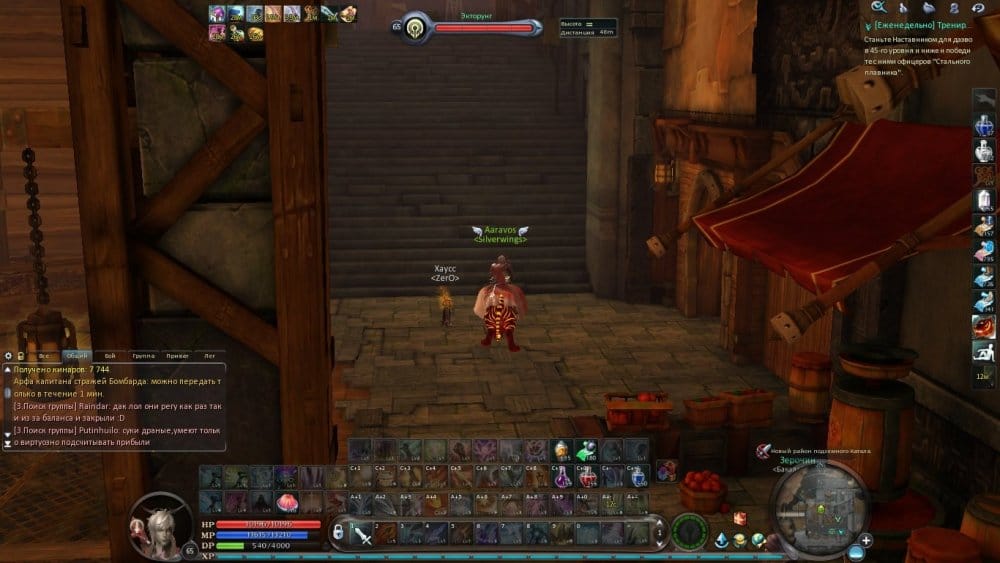The image size is (1000, 563).
Task: Use the red health potion
Action: tap(588, 477)
